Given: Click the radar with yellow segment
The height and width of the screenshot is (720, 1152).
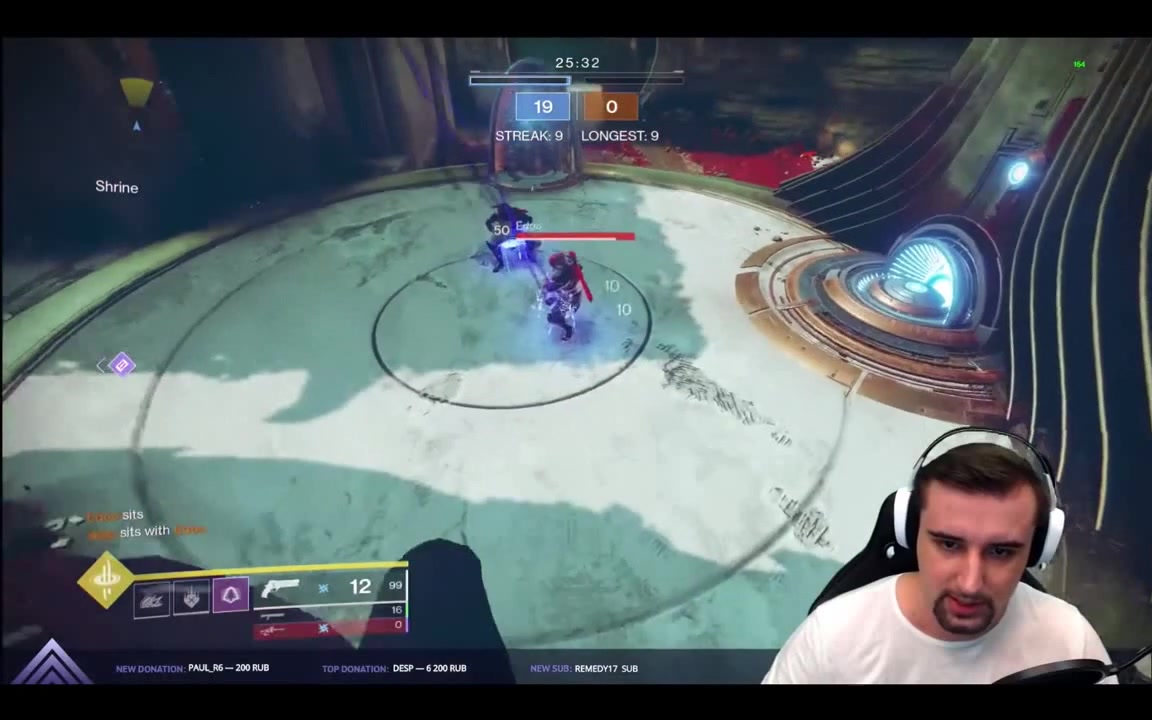Looking at the screenshot, I should pyautogui.click(x=136, y=93).
